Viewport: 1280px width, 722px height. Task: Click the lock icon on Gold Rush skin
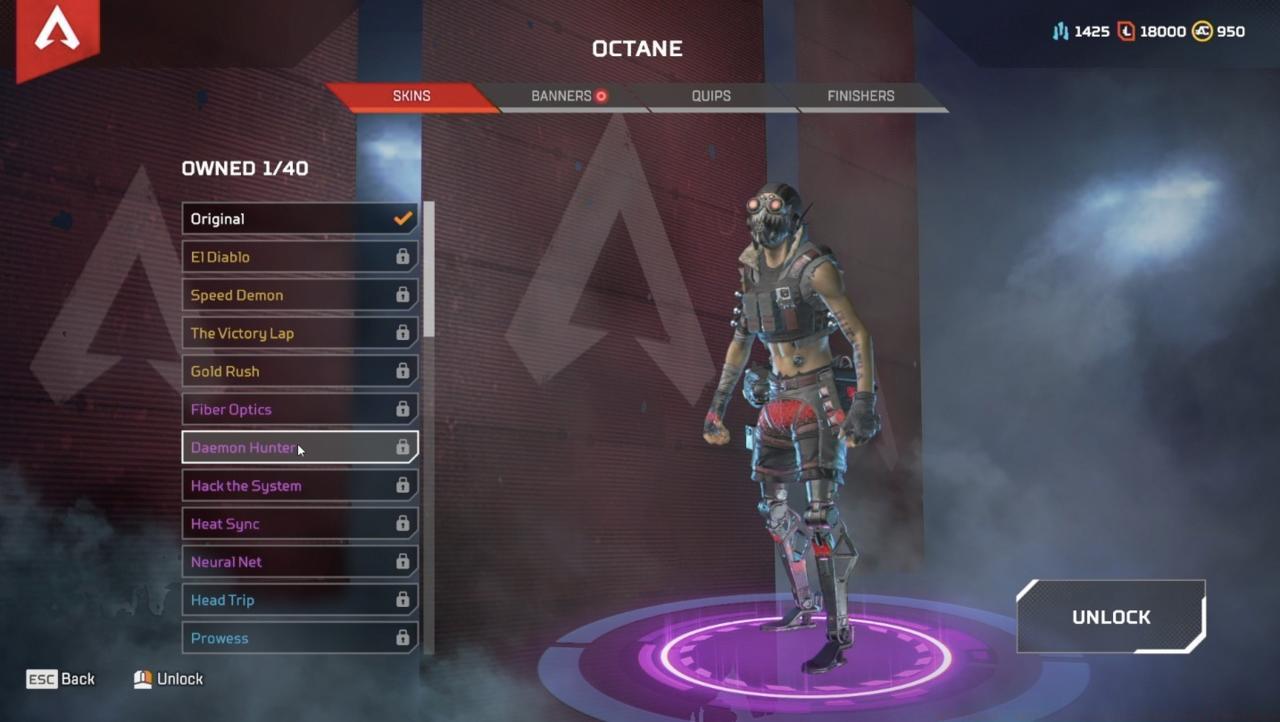click(405, 371)
